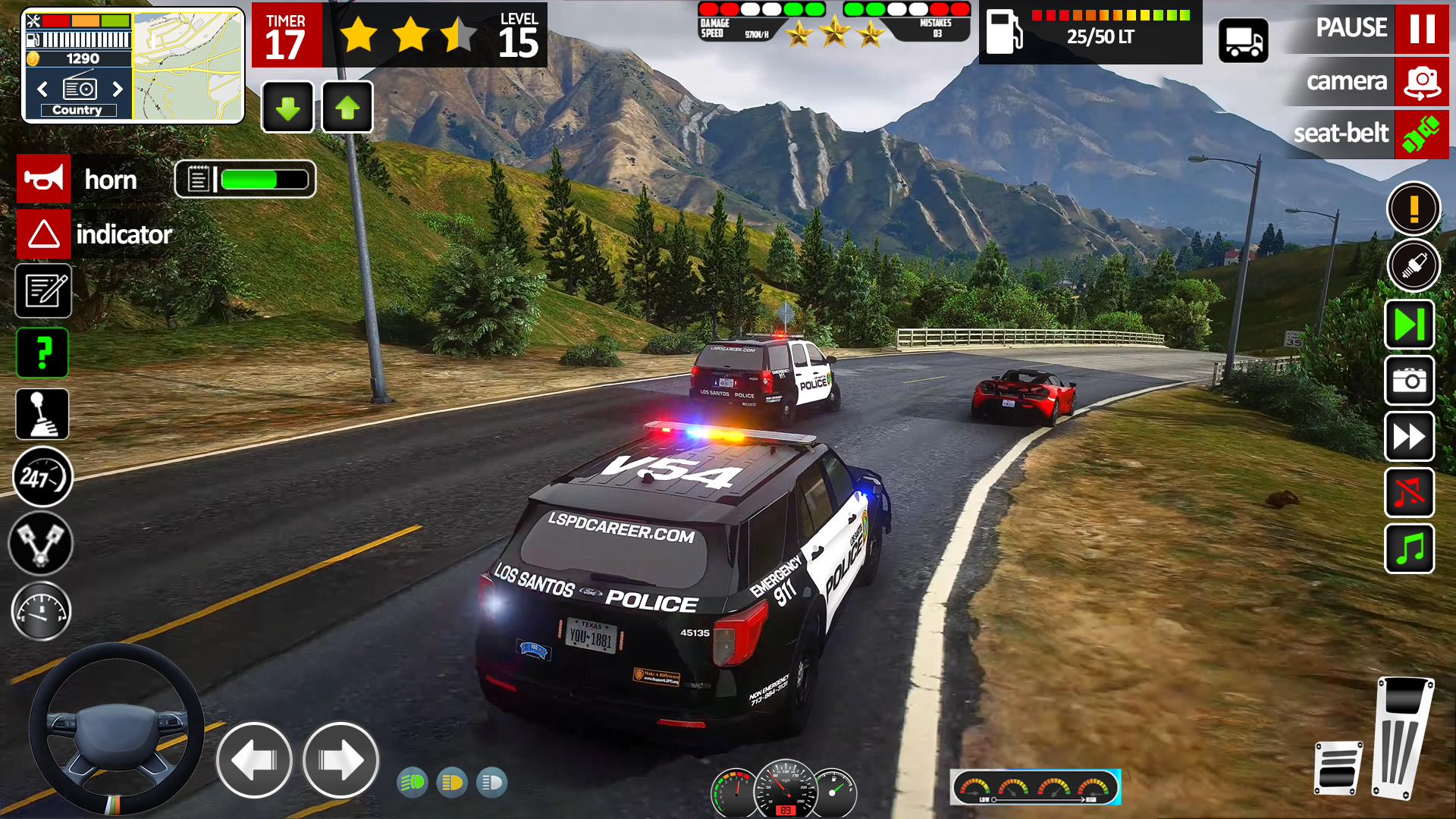This screenshot has width=1456, height=819.
Task: Honk using the horn button
Action: [44, 180]
